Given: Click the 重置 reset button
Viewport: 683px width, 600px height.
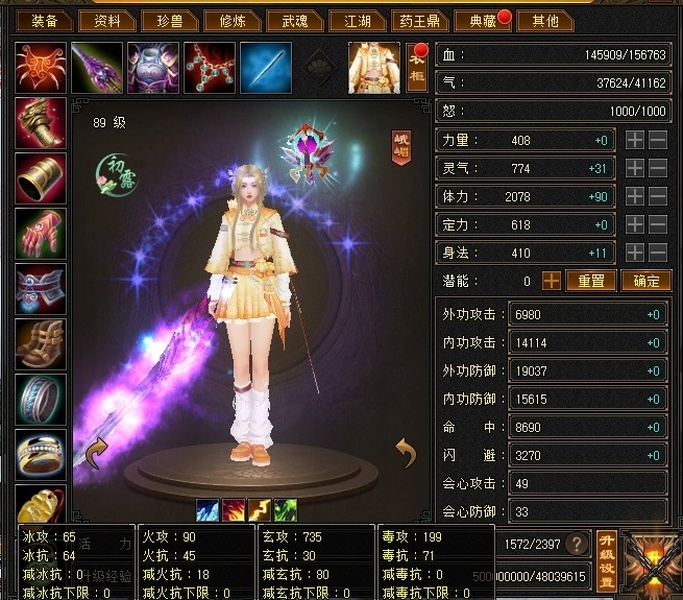Looking at the screenshot, I should click(591, 281).
